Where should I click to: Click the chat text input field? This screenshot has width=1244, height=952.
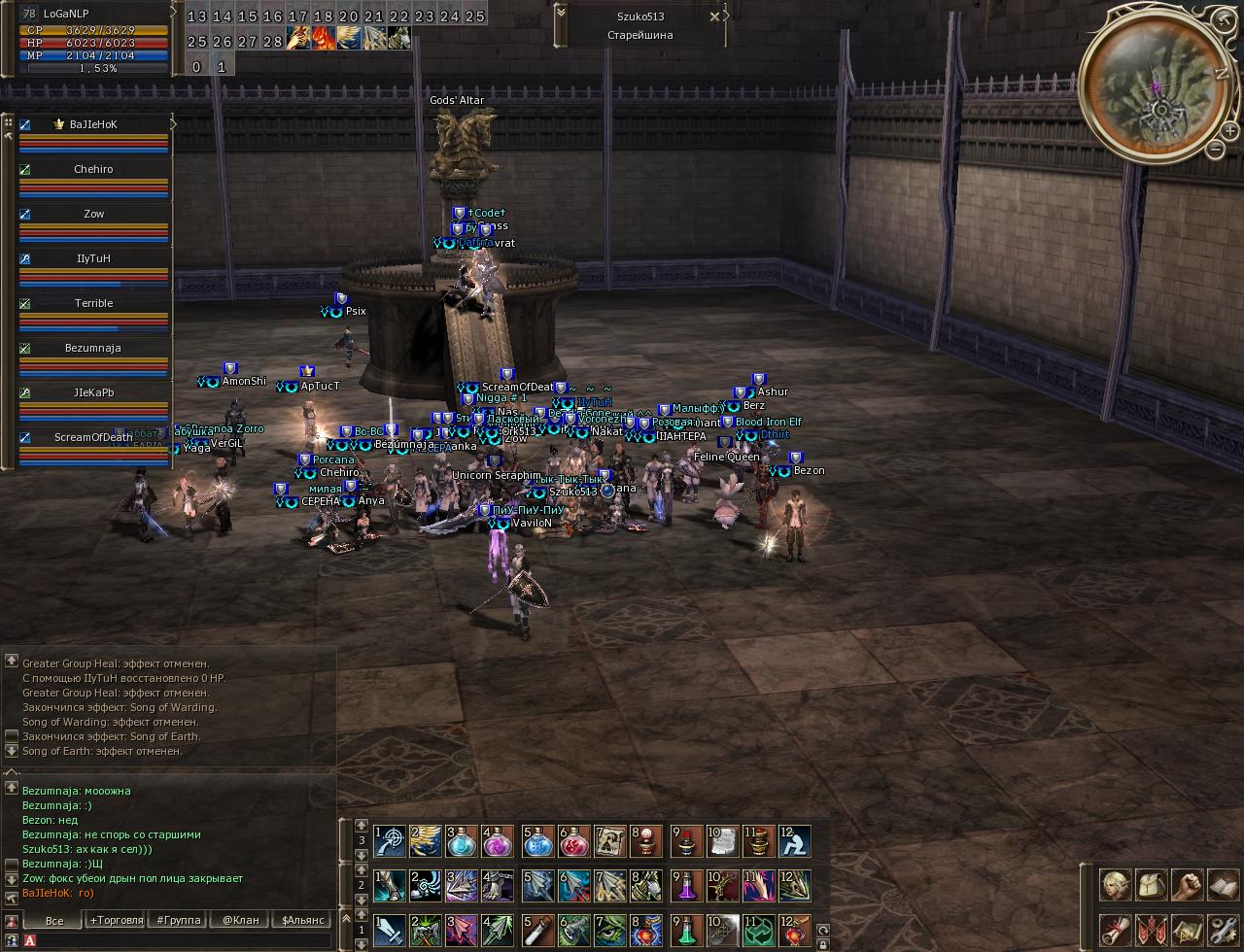185,940
